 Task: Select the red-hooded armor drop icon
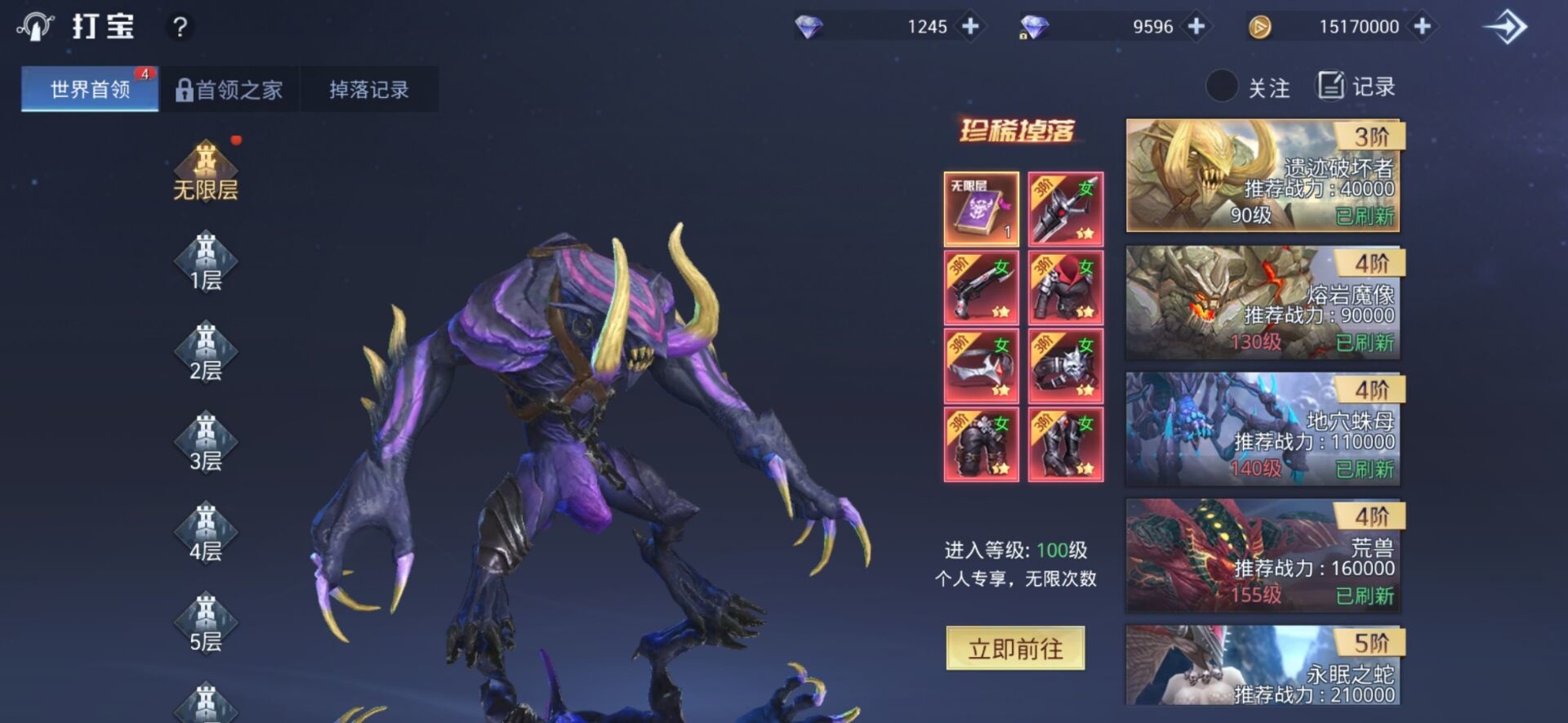pos(1066,288)
